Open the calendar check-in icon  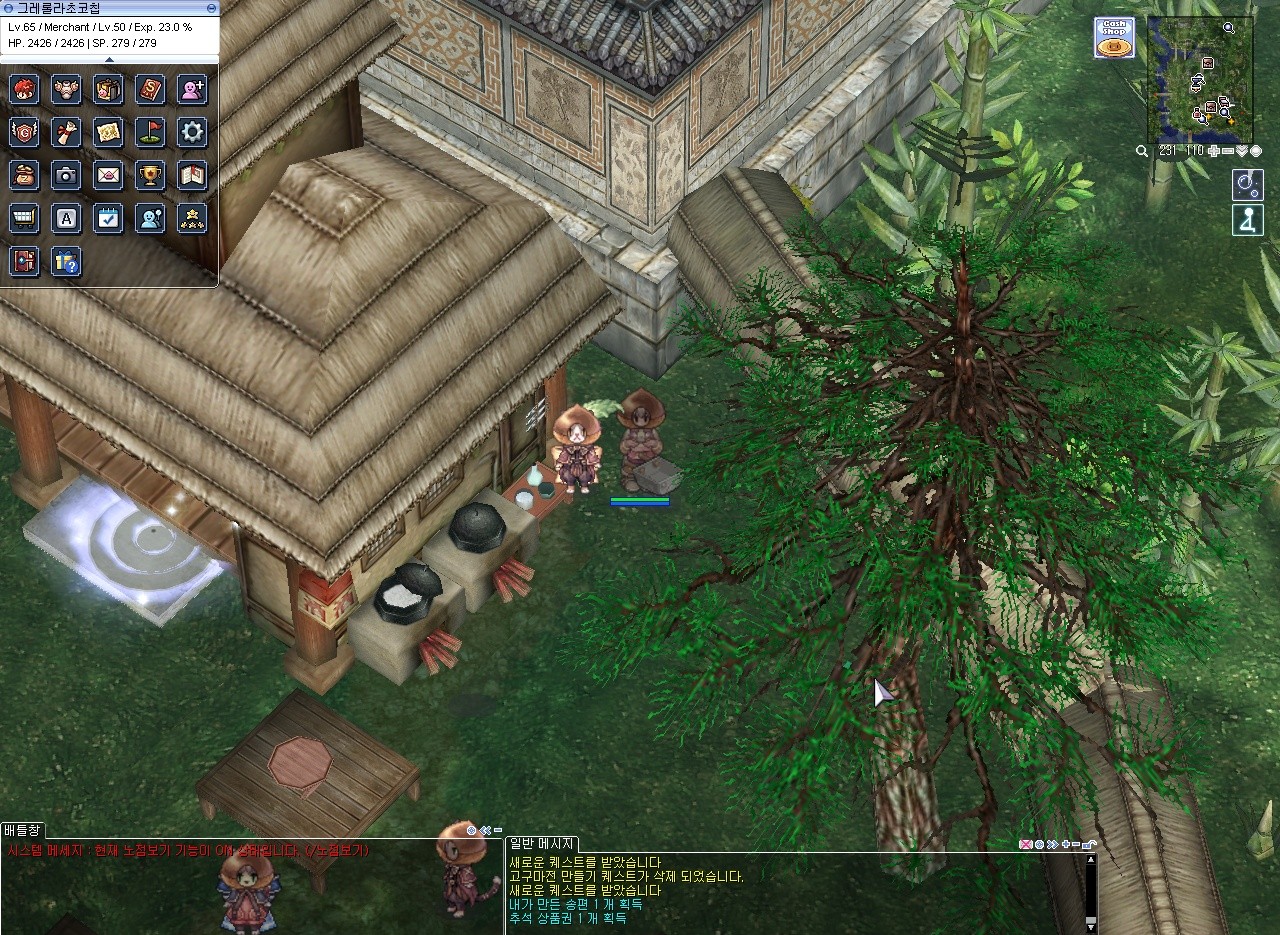click(x=108, y=218)
